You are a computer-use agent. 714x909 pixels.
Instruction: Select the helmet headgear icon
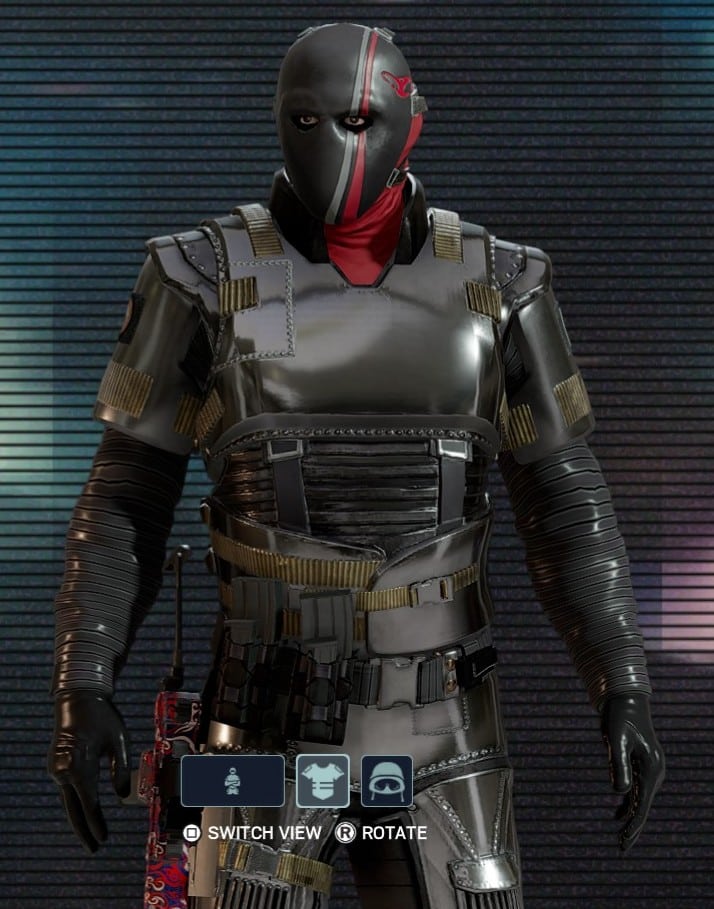[386, 781]
